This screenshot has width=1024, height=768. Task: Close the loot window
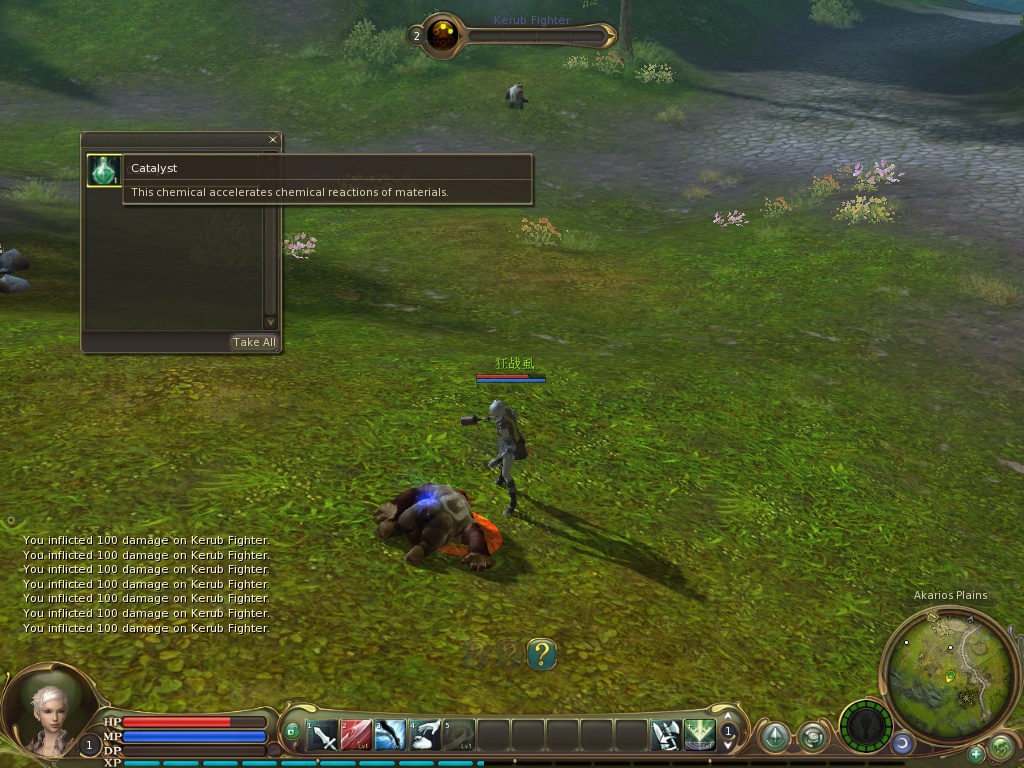(273, 140)
